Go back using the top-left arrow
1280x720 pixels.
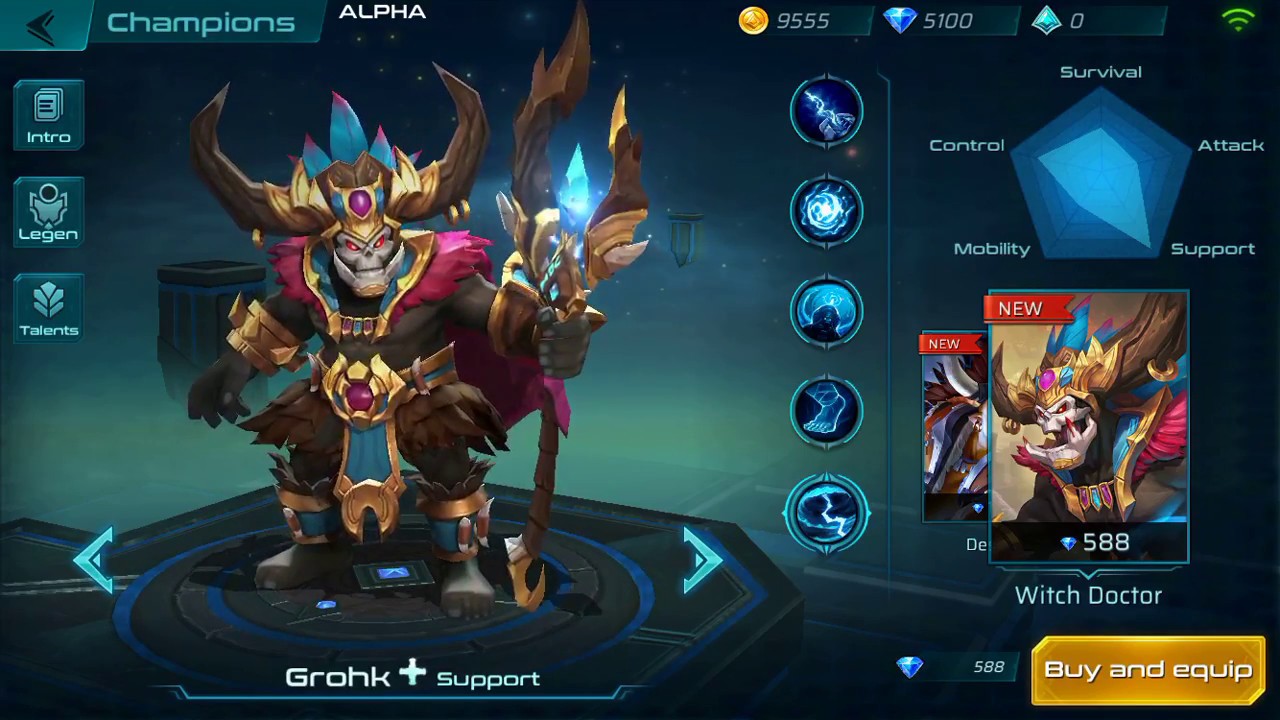(41, 25)
